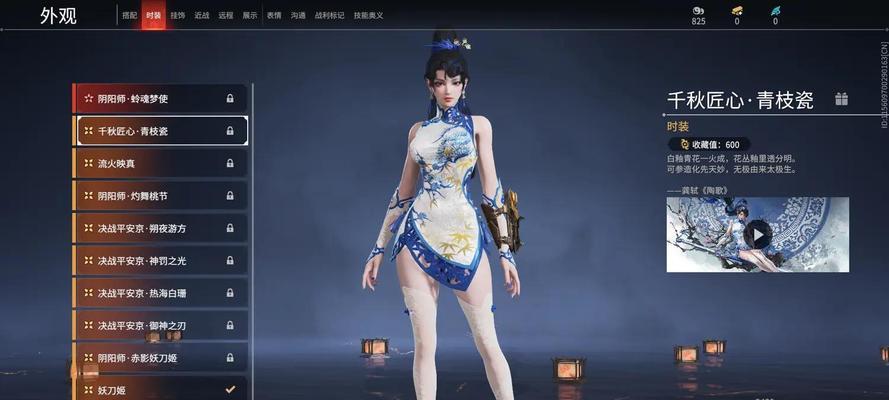Pick the 阴阳师·灼舞桃节 outfit

160,196
